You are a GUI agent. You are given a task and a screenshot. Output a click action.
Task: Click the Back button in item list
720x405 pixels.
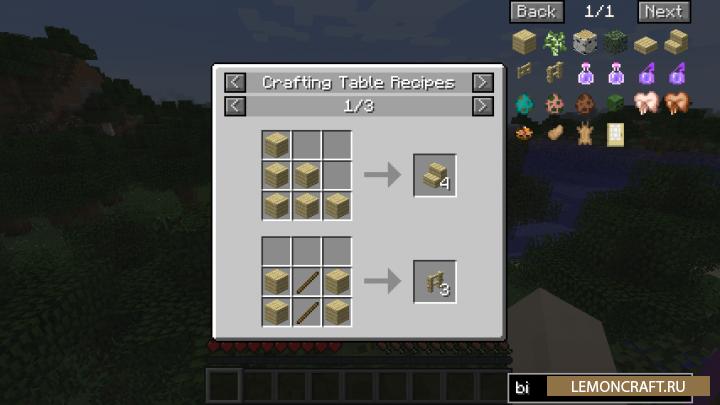536,12
